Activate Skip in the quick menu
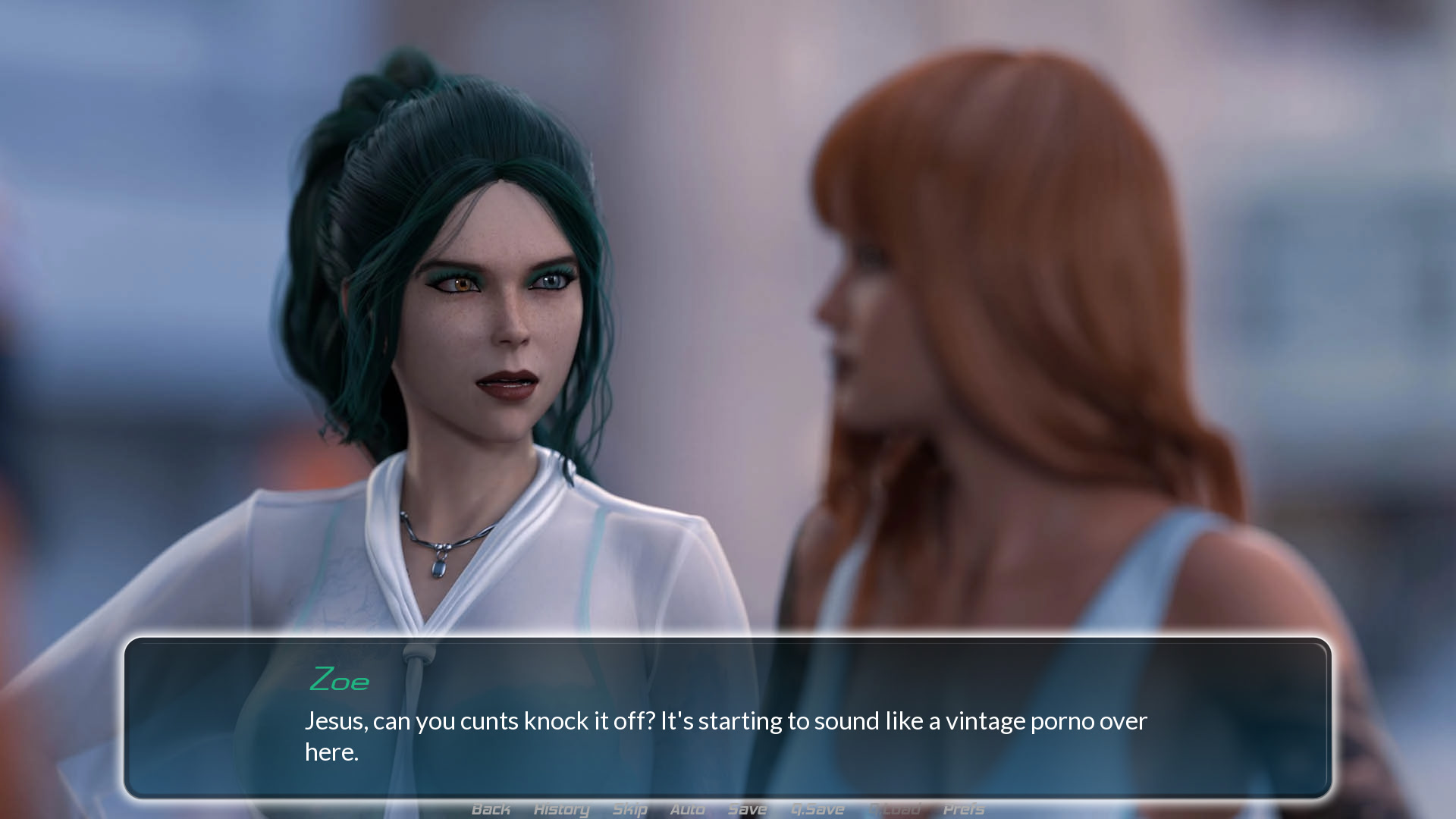Viewport: 1456px width, 819px height. coord(629,809)
